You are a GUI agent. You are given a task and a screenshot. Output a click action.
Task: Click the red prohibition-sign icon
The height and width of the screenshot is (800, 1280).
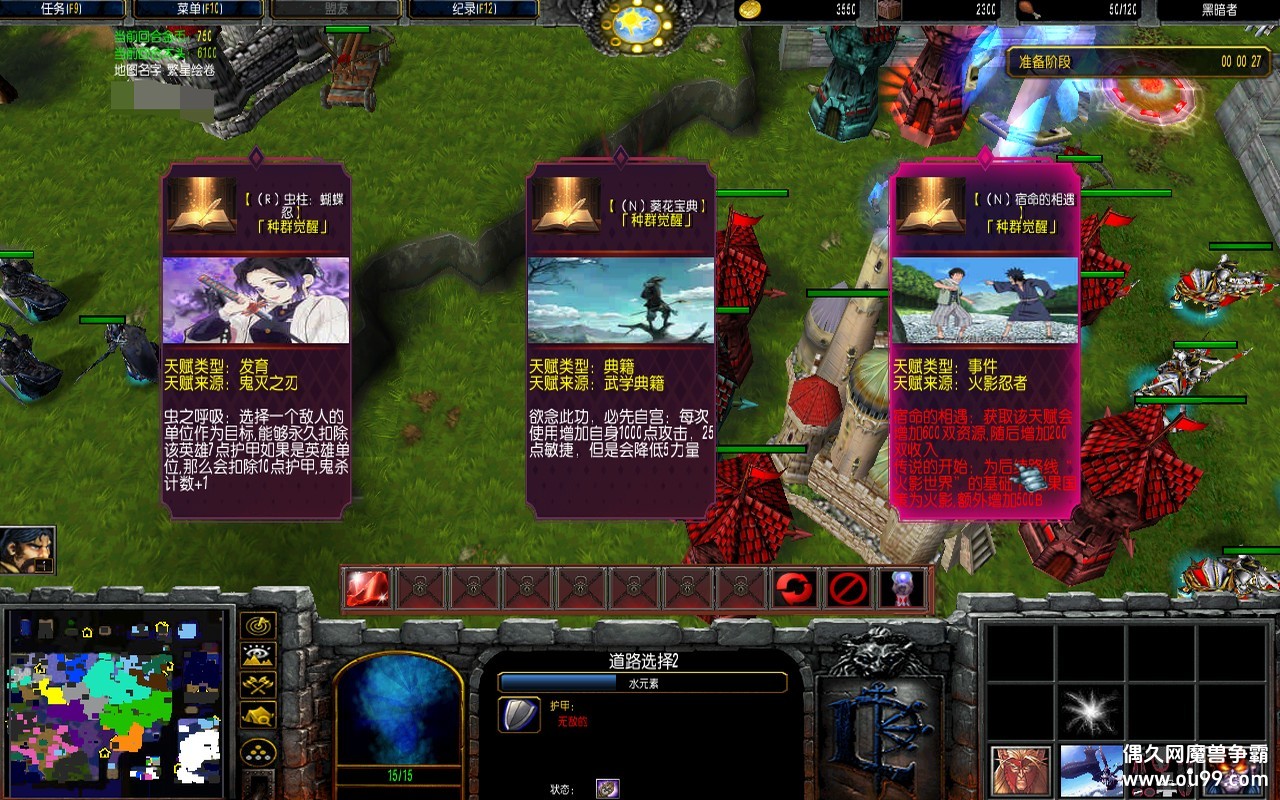tap(847, 589)
